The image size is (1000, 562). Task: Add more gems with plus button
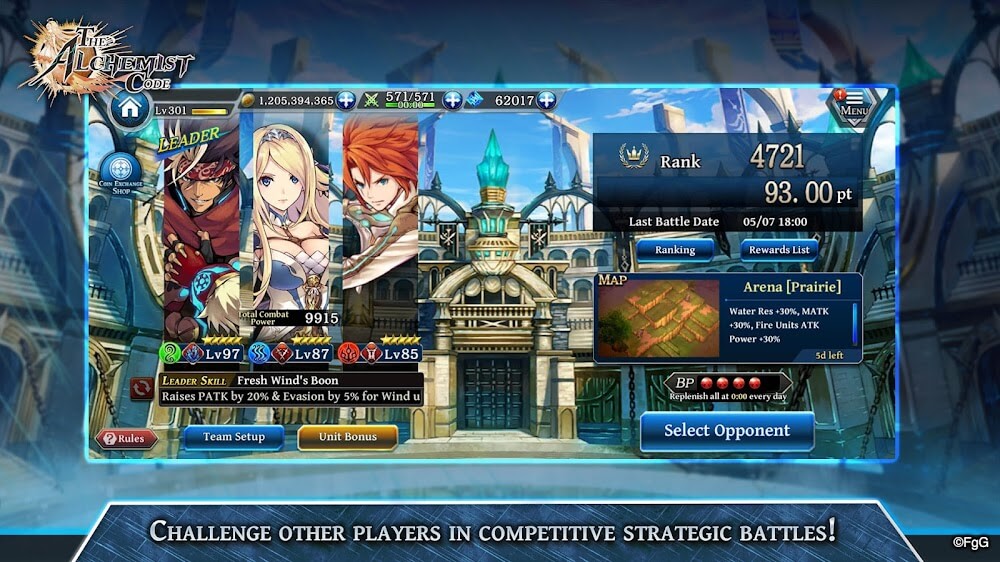pyautogui.click(x=546, y=100)
